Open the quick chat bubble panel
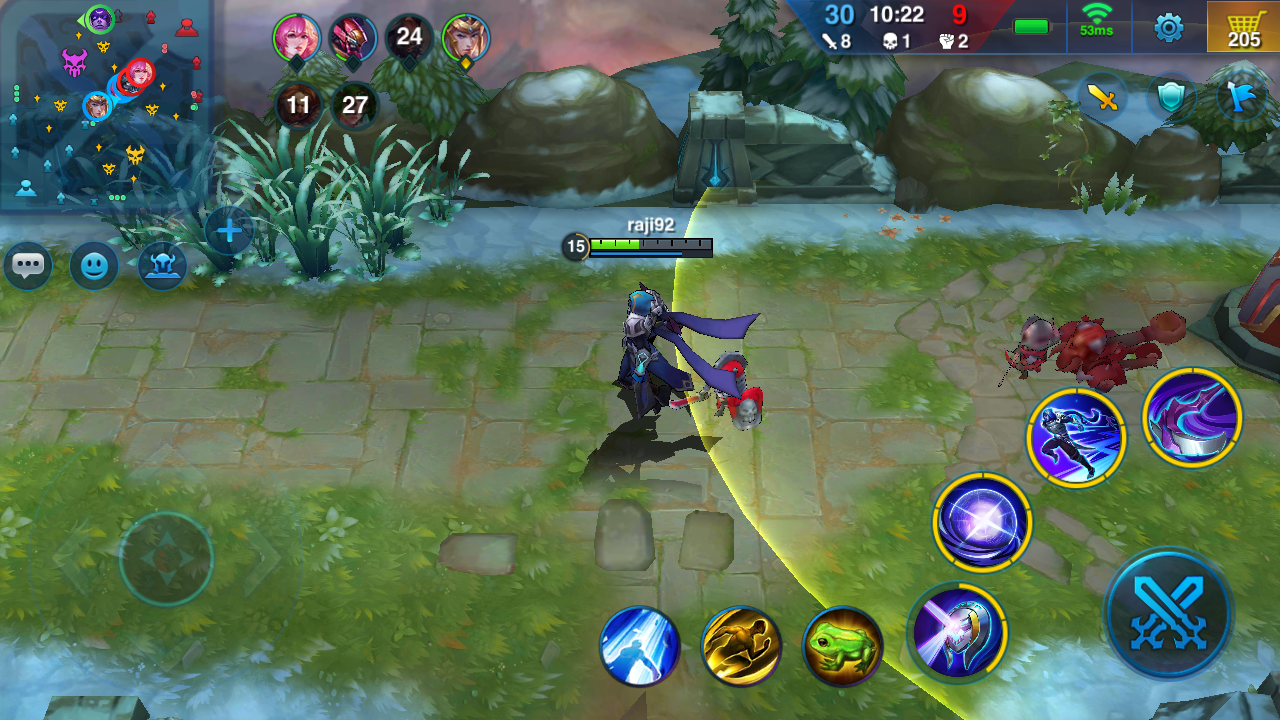This screenshot has height=720, width=1280. pos(28,265)
